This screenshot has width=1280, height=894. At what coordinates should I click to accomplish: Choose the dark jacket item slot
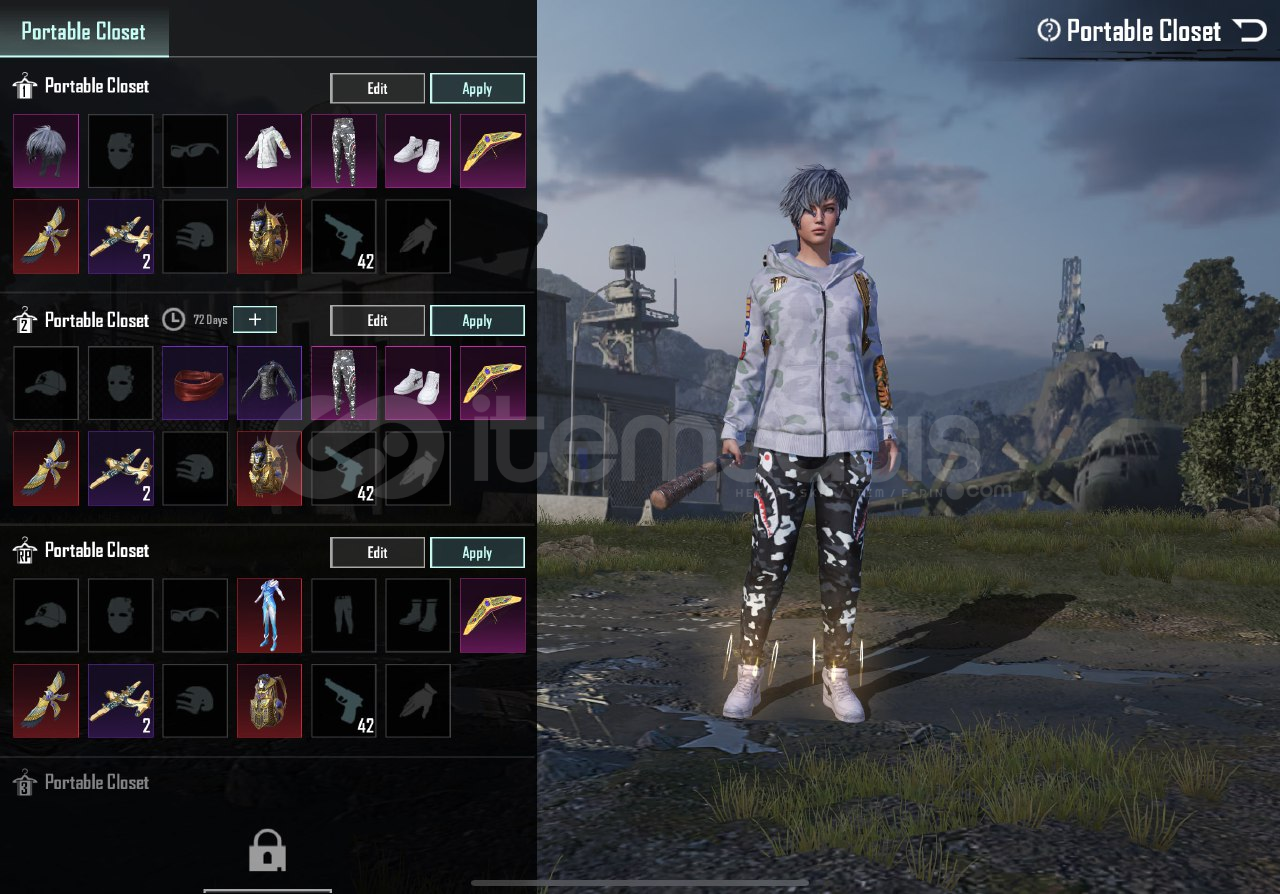(x=269, y=383)
